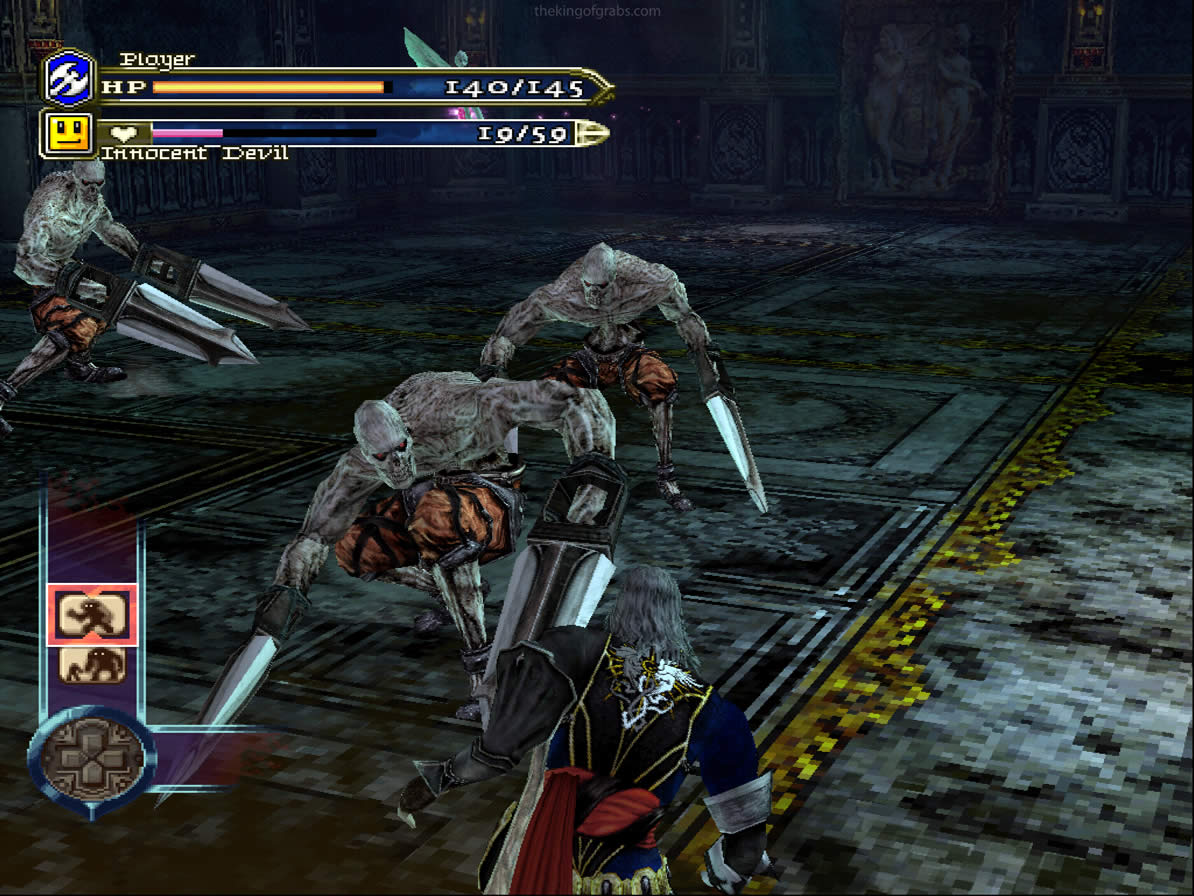Image resolution: width=1194 pixels, height=896 pixels.
Task: Choose the highlighted running creature command
Action: (92, 614)
